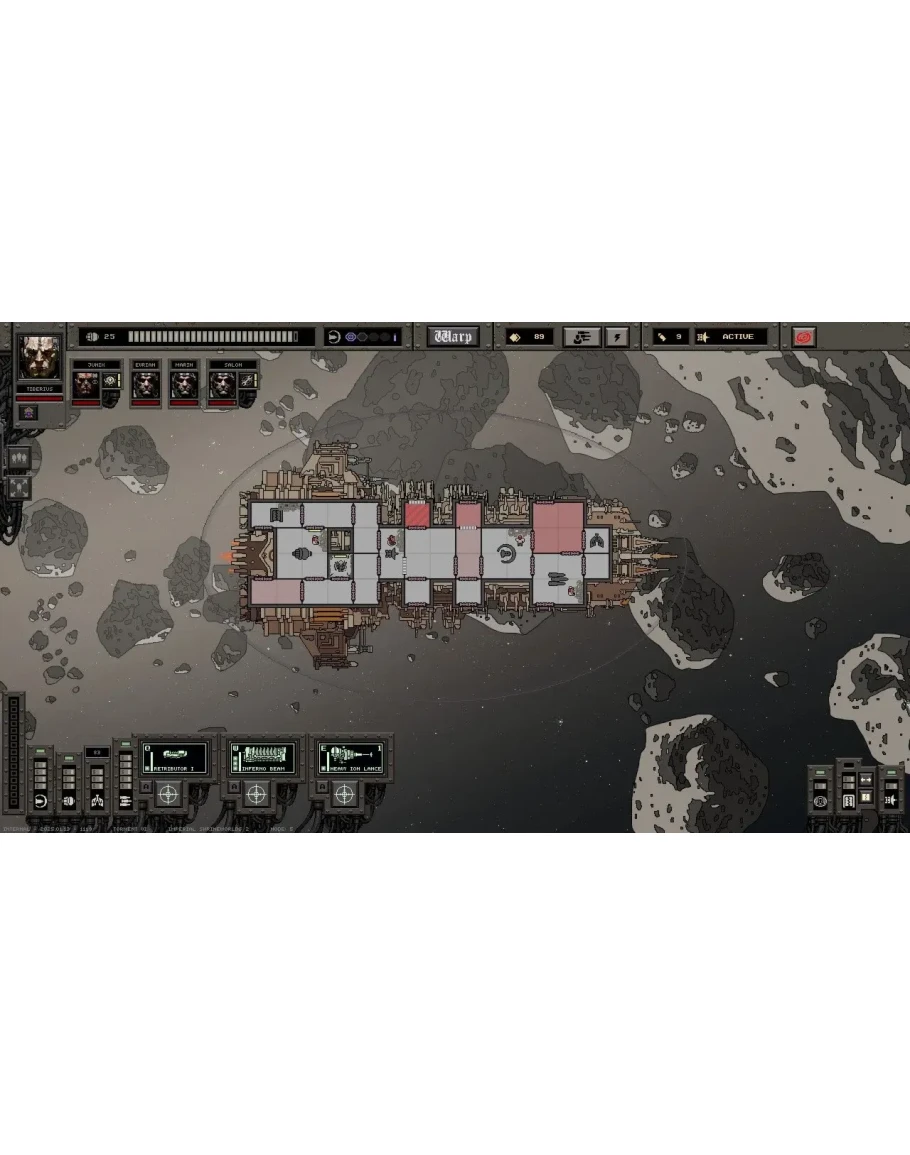Pick crew member Marin portrait
The width and height of the screenshot is (910, 1155).
tap(182, 385)
